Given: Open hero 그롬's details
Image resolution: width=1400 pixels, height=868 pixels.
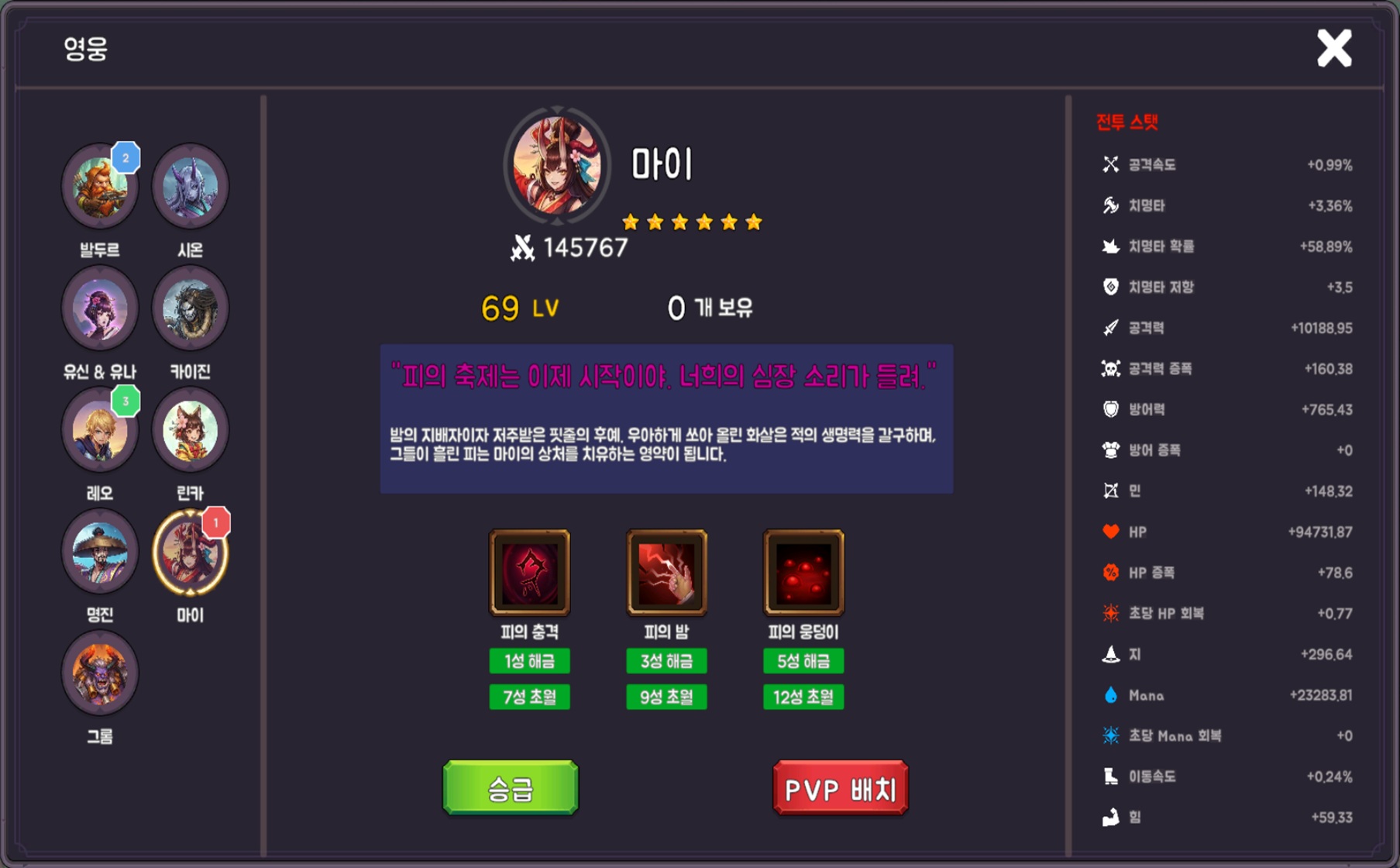Looking at the screenshot, I should pyautogui.click(x=99, y=673).
